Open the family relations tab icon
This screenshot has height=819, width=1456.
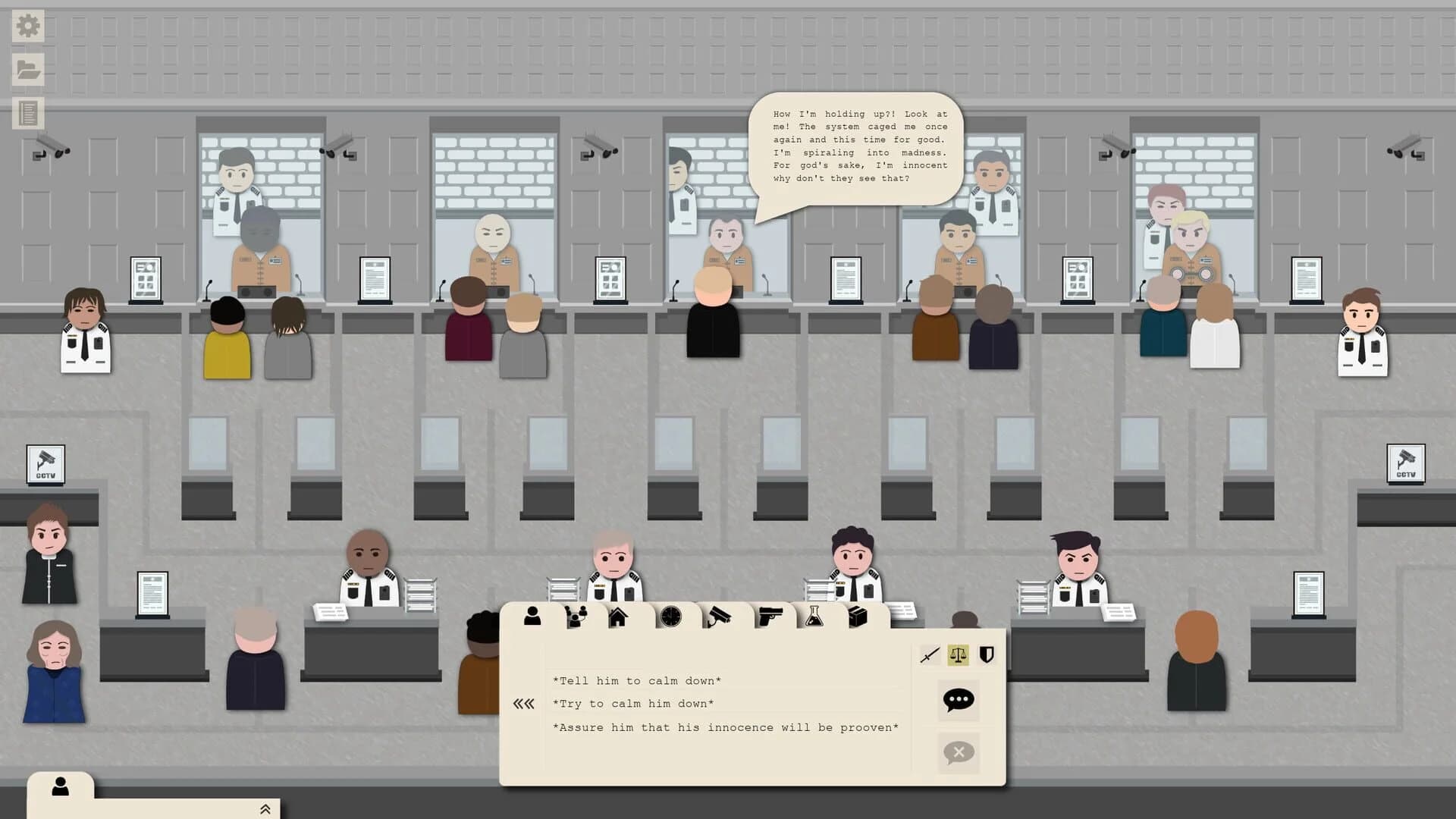click(575, 617)
